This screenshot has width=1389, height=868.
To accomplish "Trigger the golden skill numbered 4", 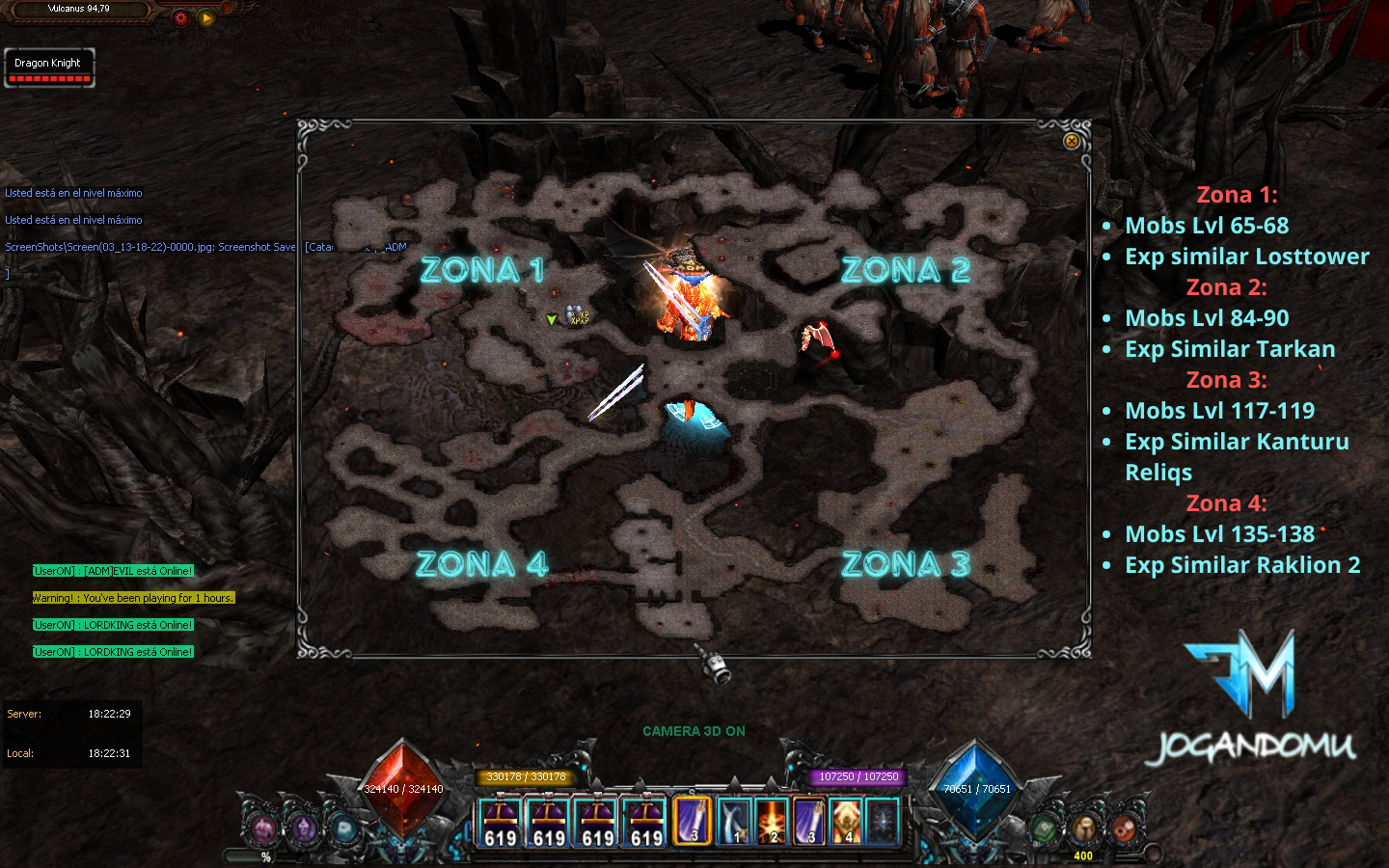I will [x=846, y=822].
